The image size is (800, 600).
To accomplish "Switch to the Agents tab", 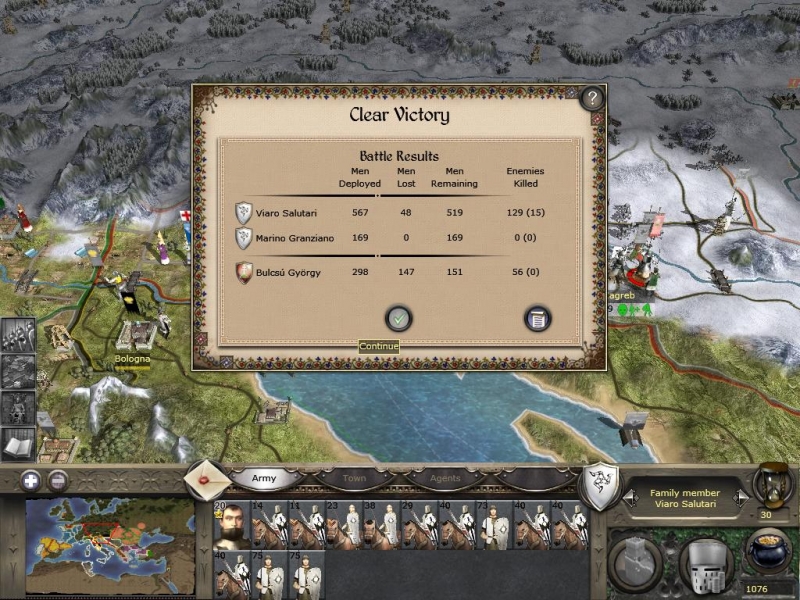I will 445,478.
